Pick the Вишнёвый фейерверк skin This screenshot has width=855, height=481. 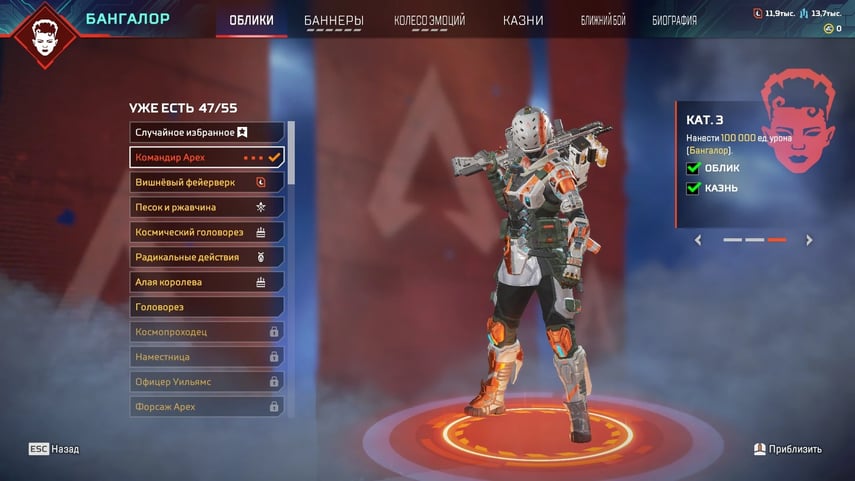207,182
